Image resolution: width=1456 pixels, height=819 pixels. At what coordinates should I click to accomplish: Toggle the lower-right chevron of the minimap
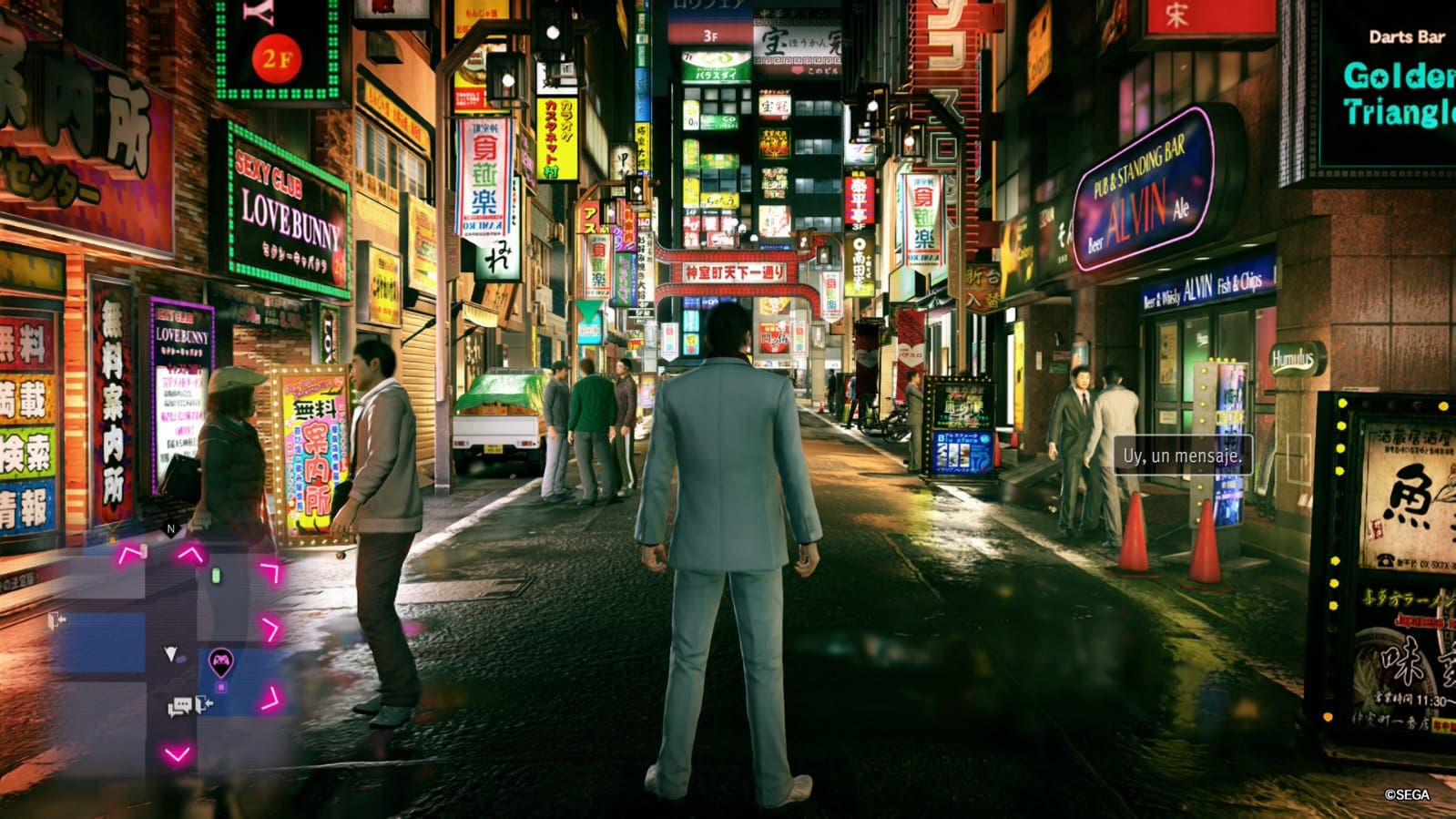(x=270, y=699)
